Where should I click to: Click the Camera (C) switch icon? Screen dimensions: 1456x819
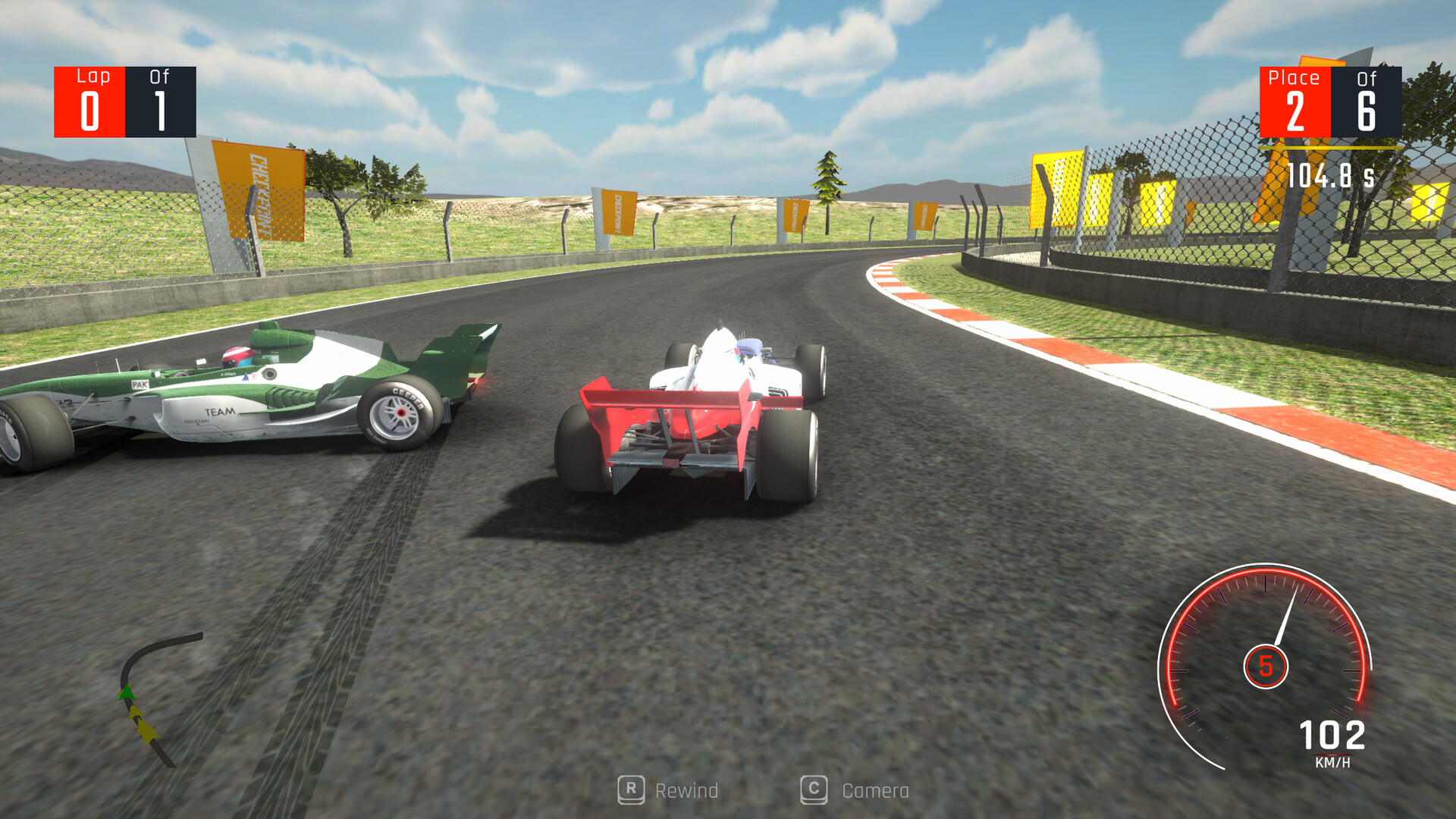point(813,791)
